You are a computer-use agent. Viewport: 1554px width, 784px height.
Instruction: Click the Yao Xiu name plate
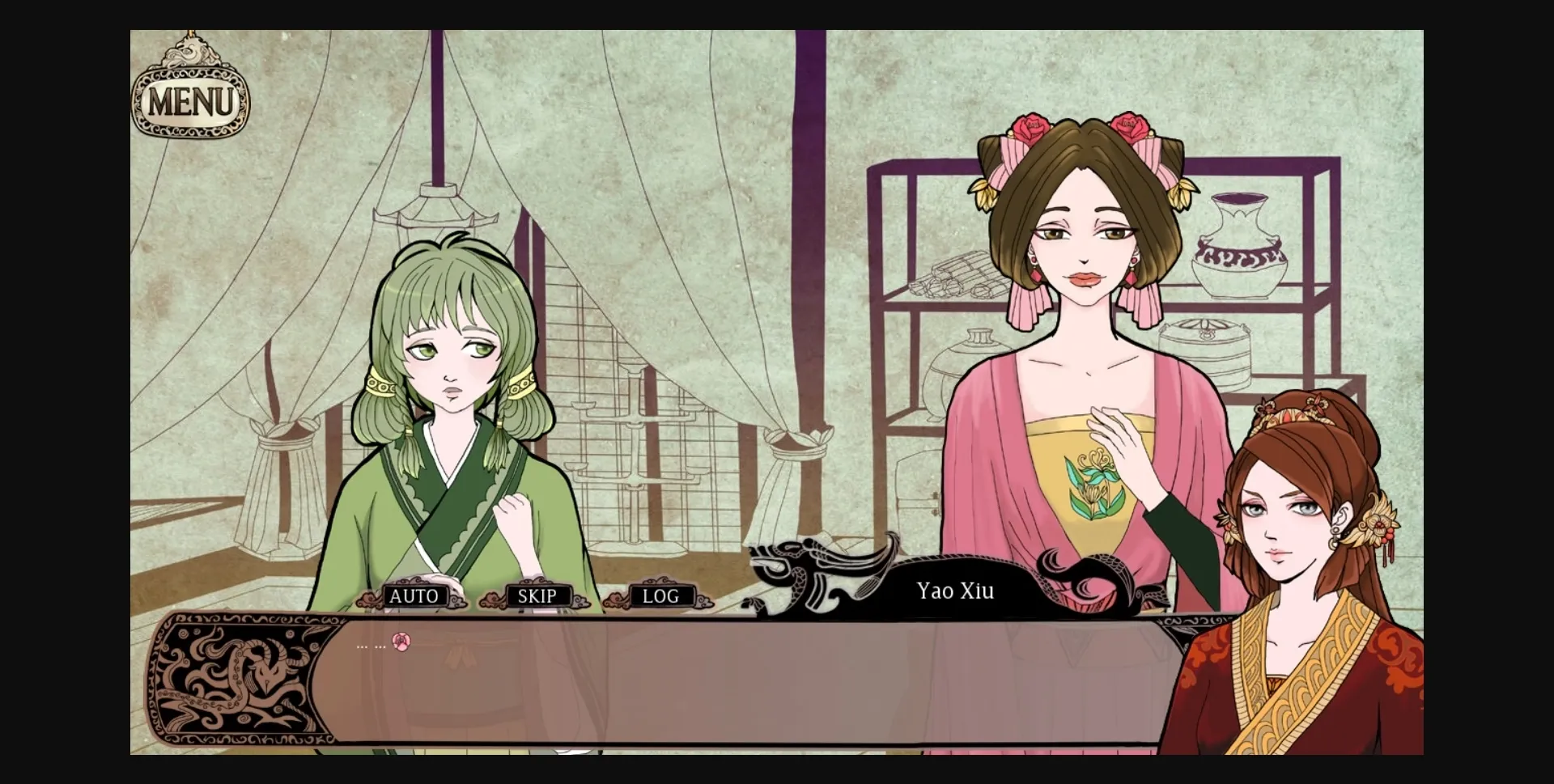[x=954, y=591]
